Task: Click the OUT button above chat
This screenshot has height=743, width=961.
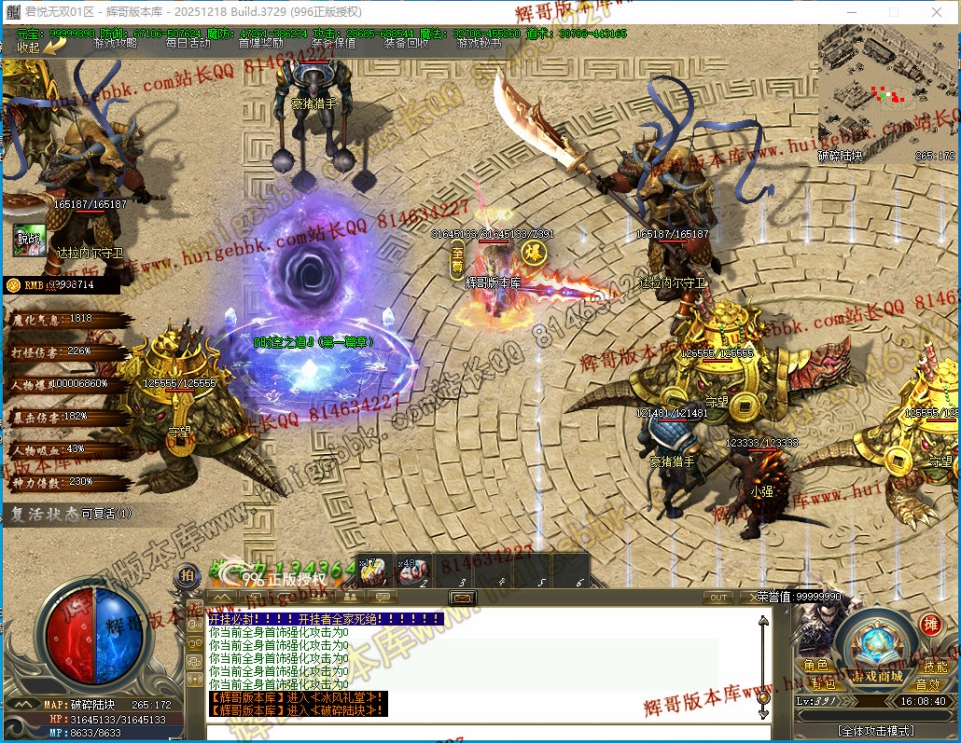Action: 717,597
